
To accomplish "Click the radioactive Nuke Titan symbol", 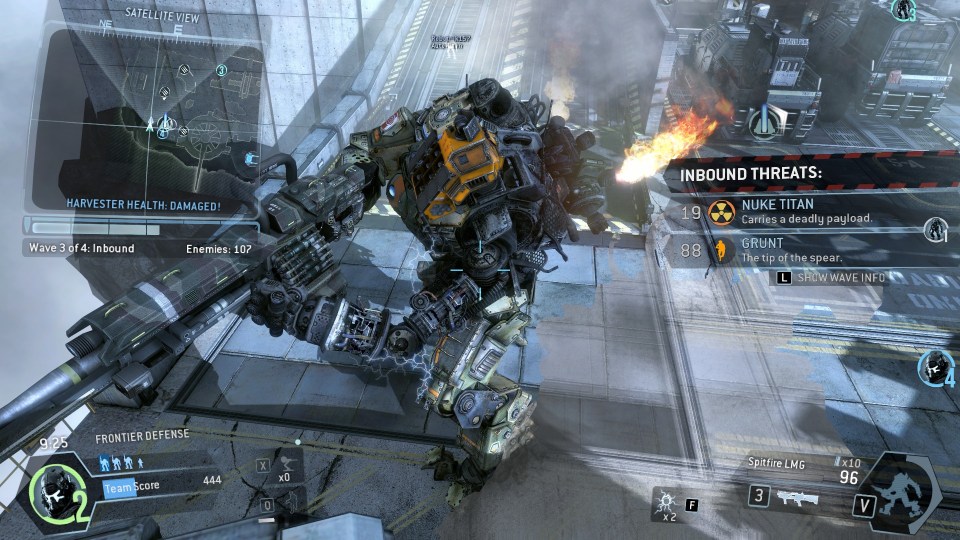I will (721, 211).
